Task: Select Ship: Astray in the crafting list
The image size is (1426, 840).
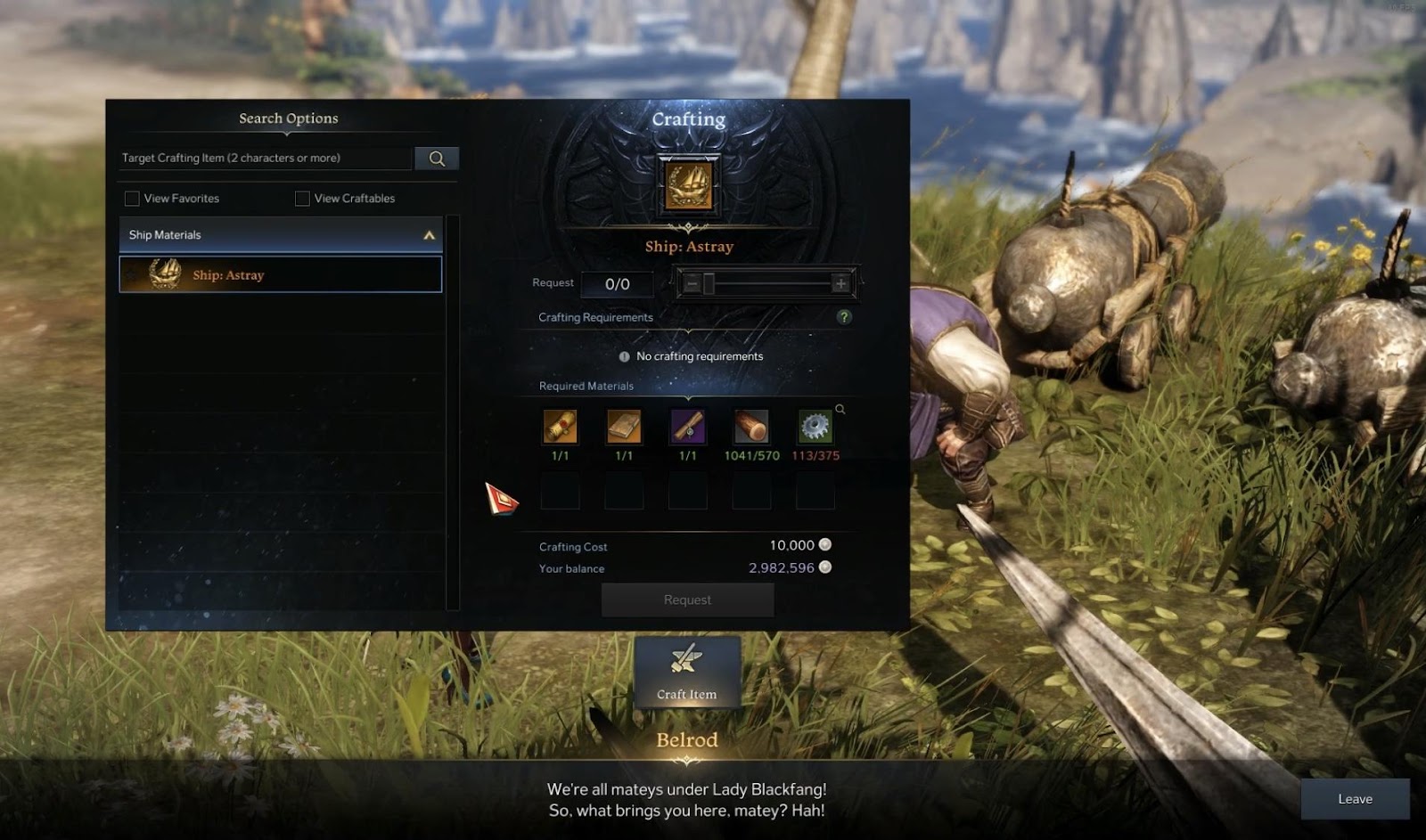Action: (281, 274)
